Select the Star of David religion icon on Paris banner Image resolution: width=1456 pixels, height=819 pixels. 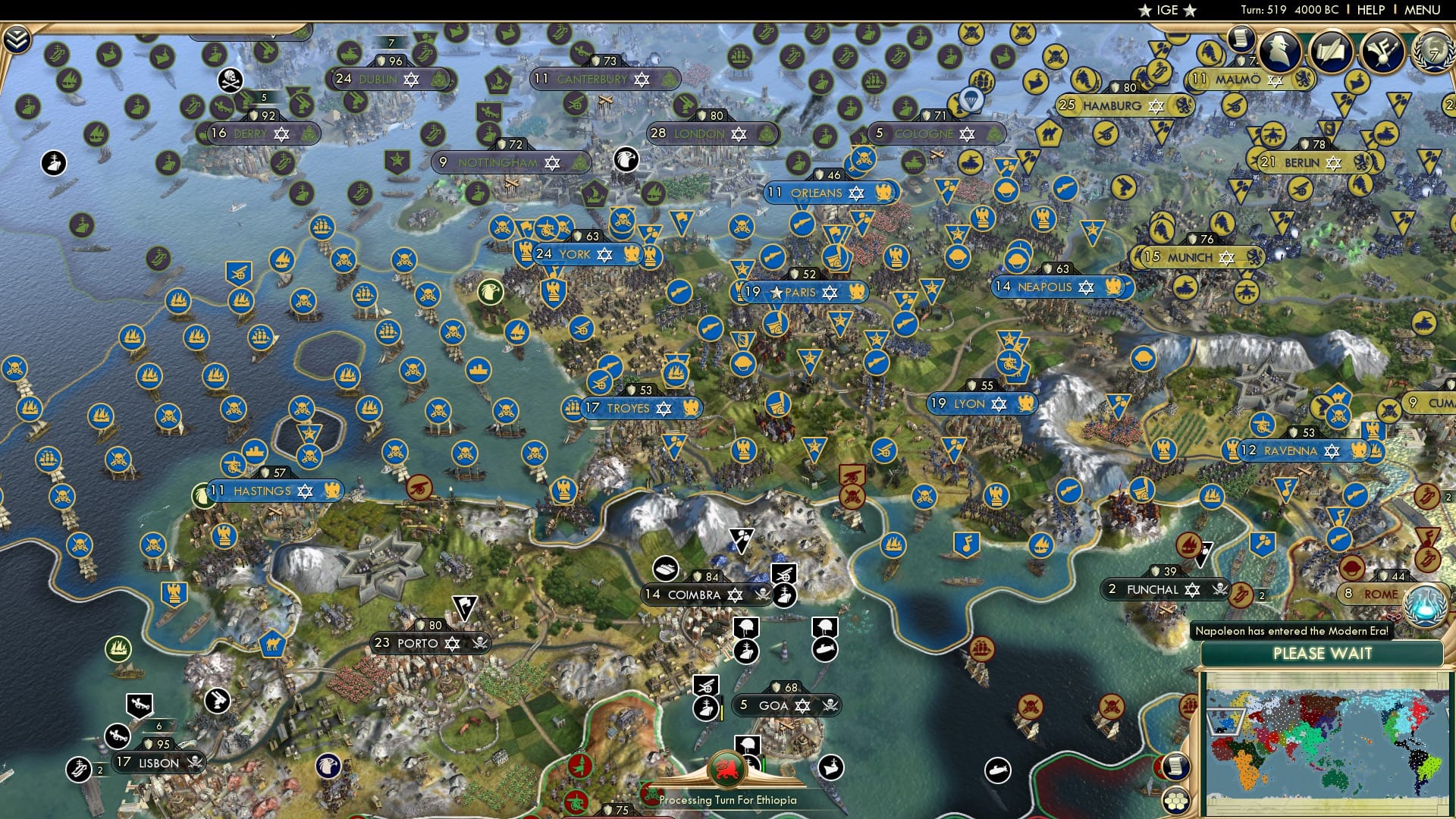point(829,293)
